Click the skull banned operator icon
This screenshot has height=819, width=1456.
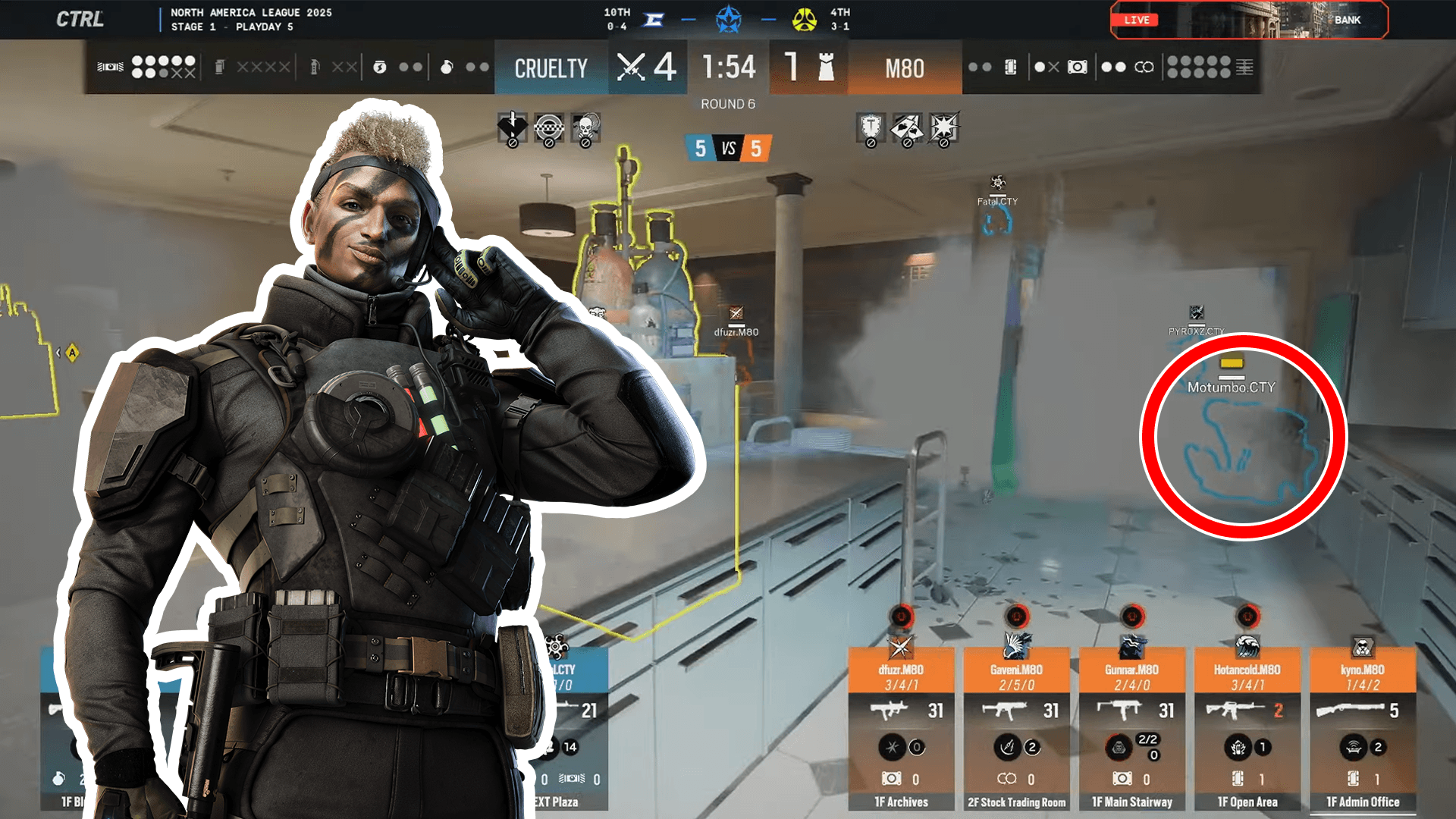[x=585, y=129]
